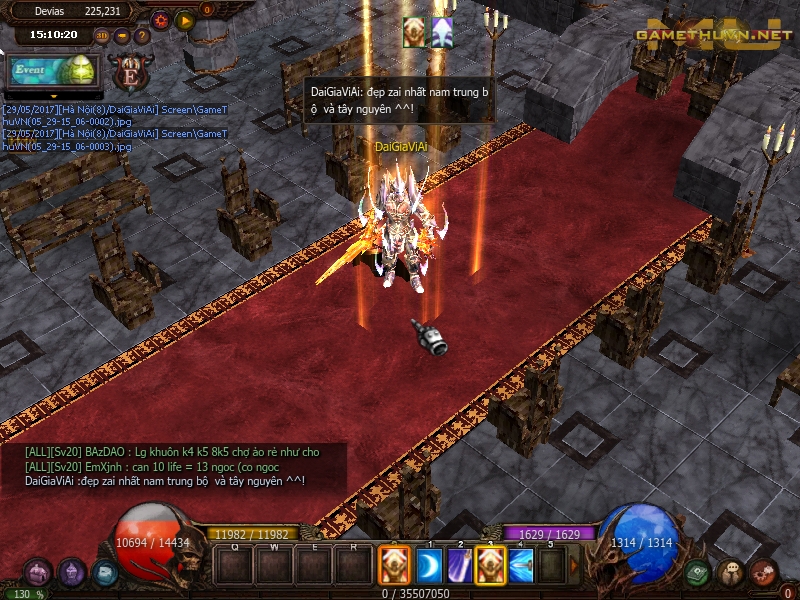This screenshot has height=600, width=800.
Task: Click the orange gear settings button
Action: pos(161,19)
